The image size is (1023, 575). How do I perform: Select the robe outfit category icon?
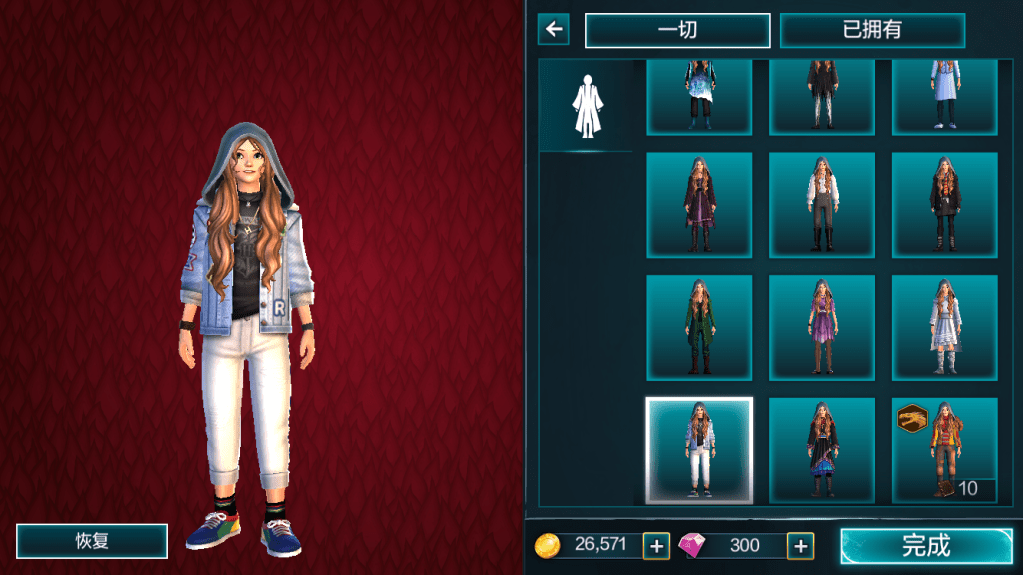(x=585, y=105)
